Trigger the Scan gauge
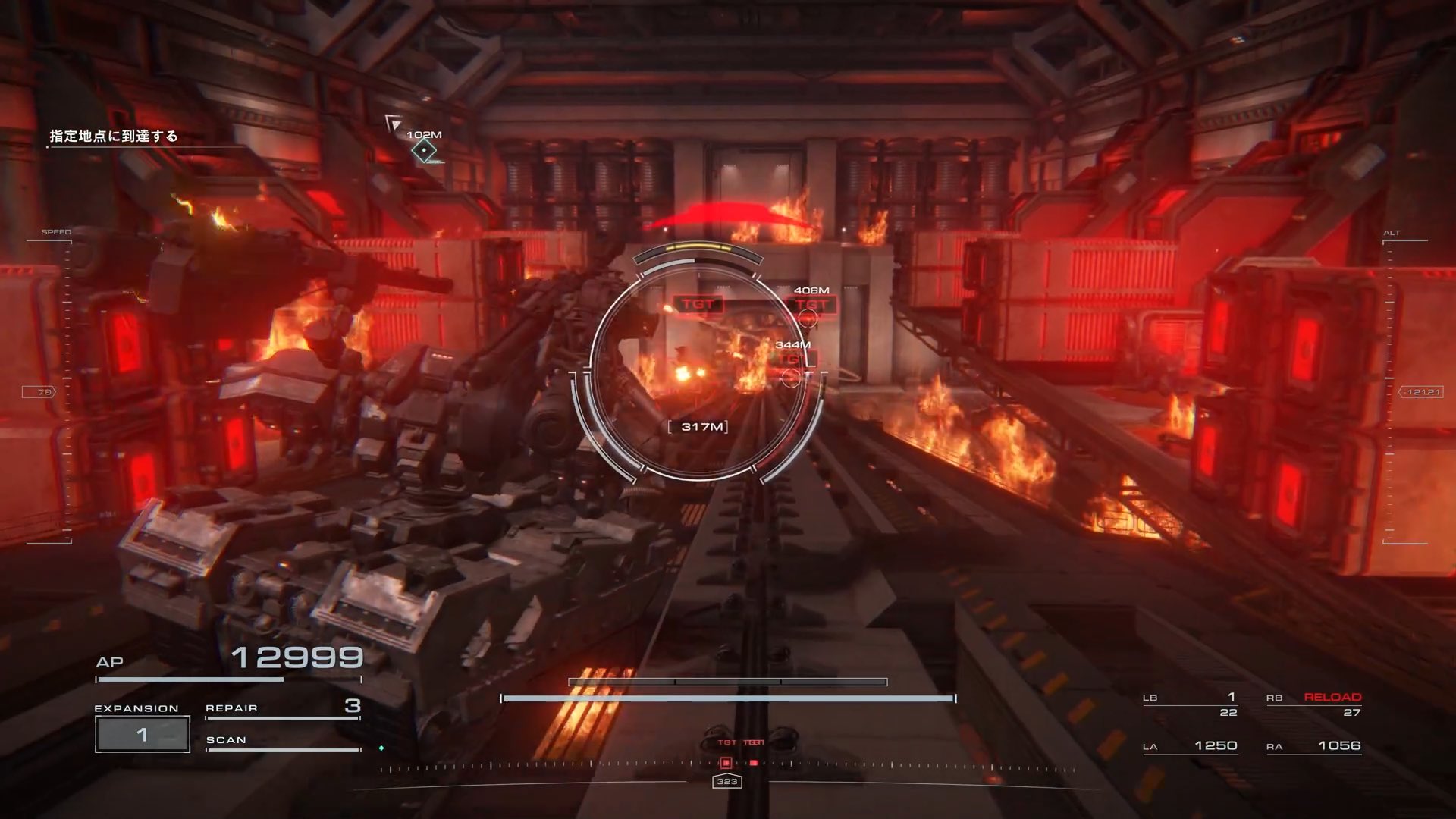The image size is (1456, 819). [282, 741]
